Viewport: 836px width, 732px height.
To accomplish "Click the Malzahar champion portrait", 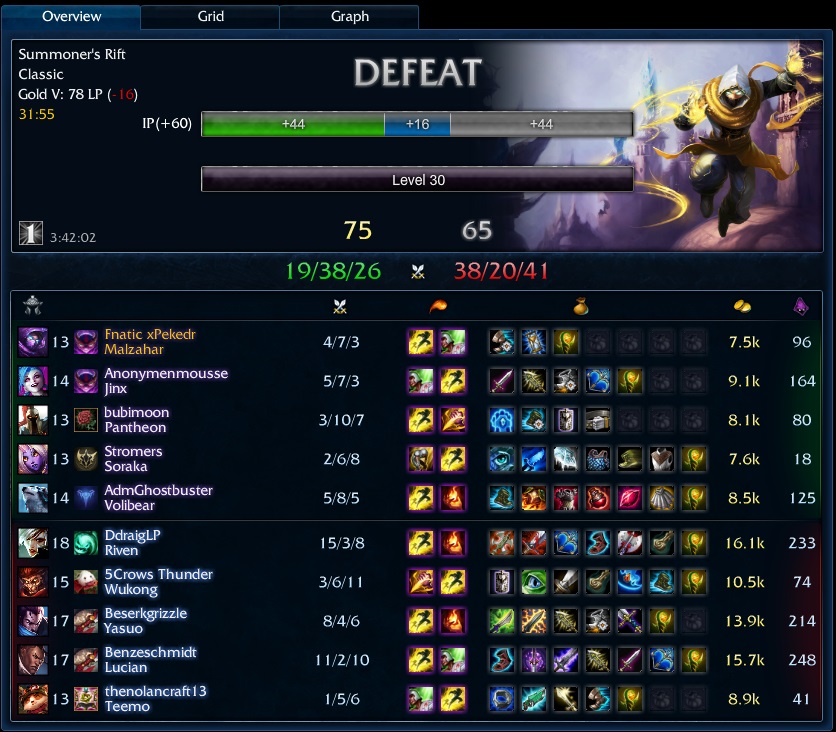I will tap(32, 342).
